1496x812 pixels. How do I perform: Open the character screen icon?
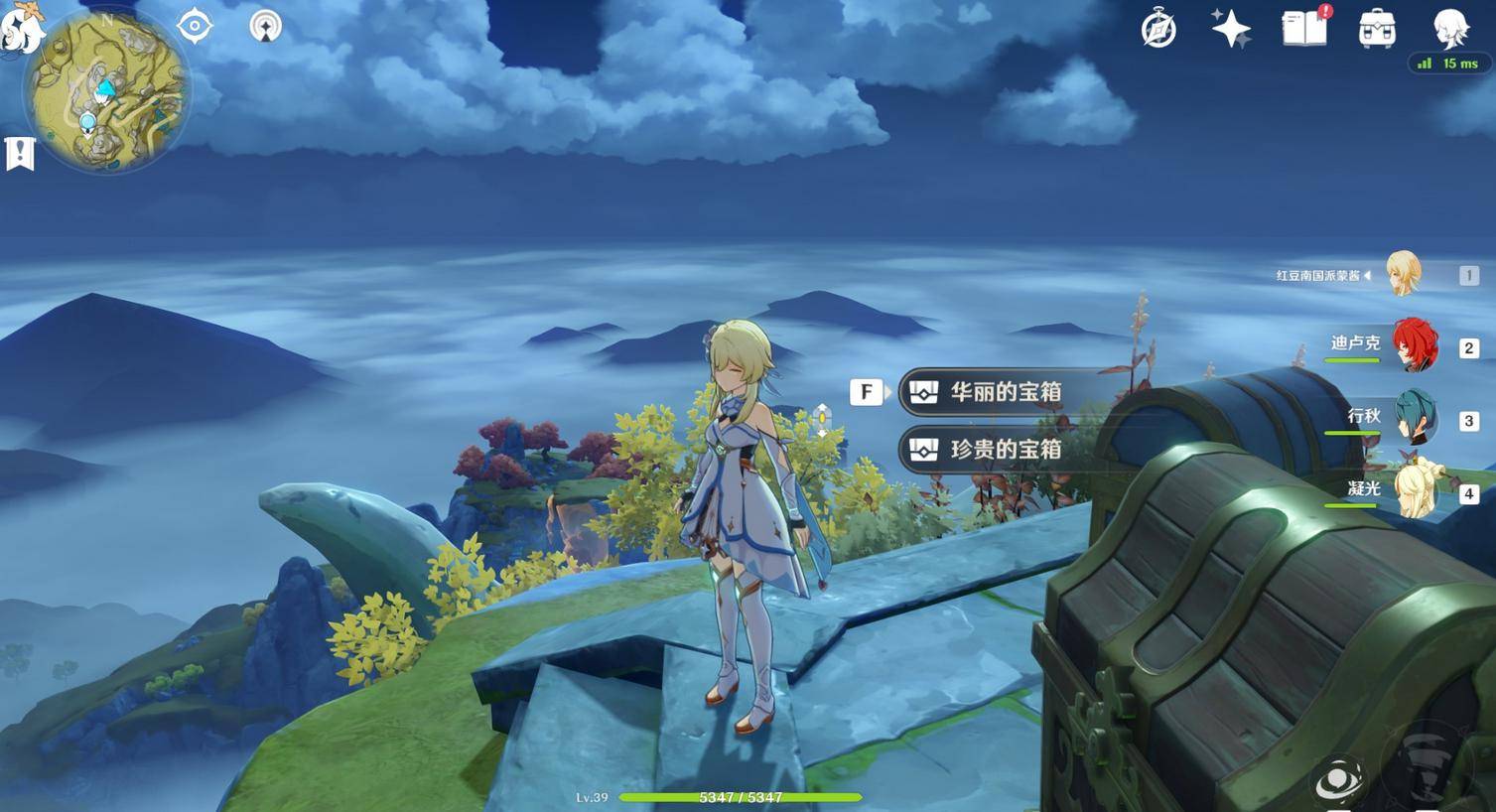pos(1450,28)
